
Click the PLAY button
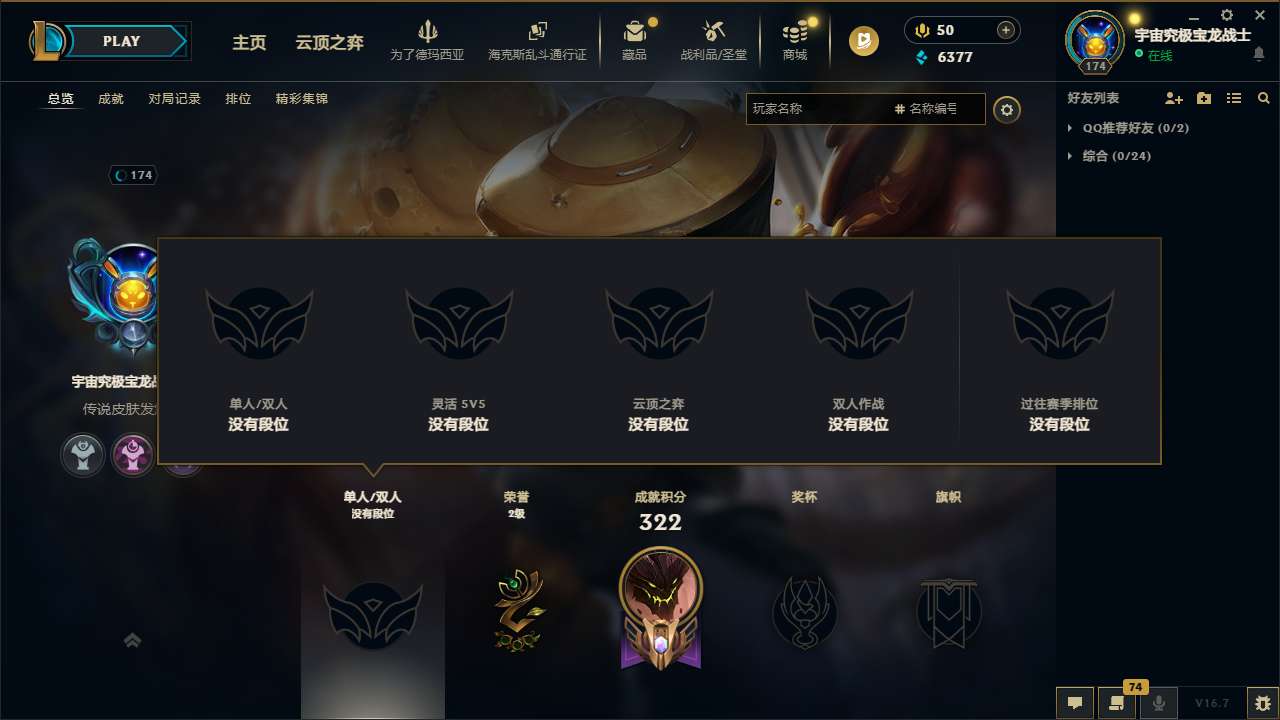(x=120, y=41)
